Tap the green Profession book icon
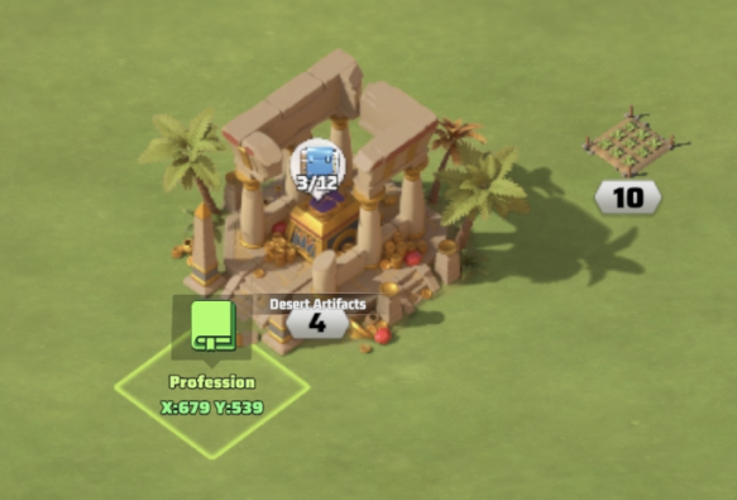Image resolution: width=737 pixels, height=500 pixels. tap(212, 326)
